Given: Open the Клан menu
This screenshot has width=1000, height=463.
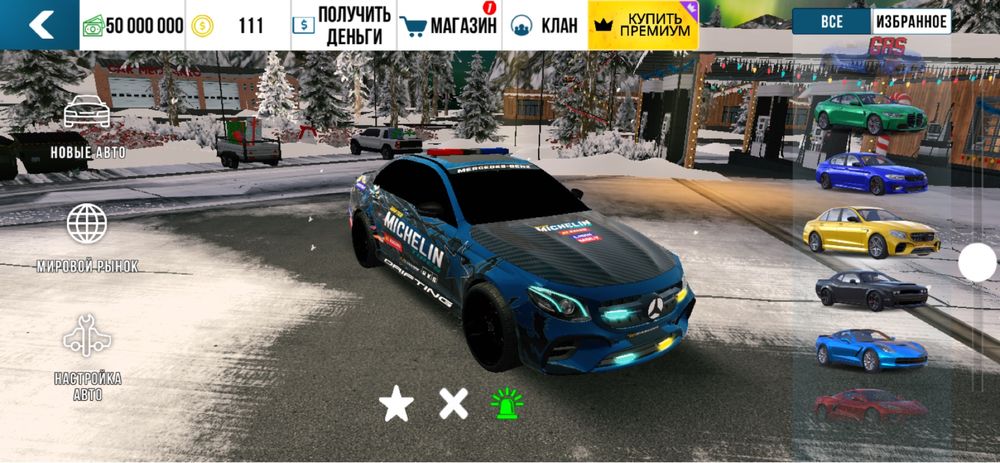Looking at the screenshot, I should tap(545, 26).
